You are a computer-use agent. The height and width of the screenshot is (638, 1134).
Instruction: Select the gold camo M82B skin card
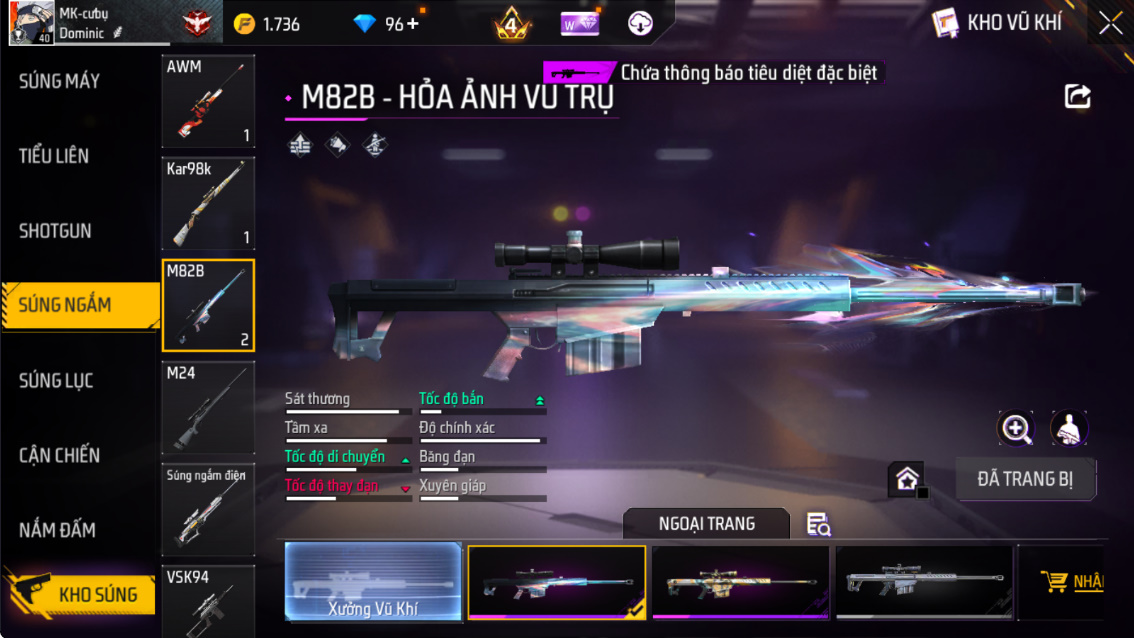tap(740, 582)
